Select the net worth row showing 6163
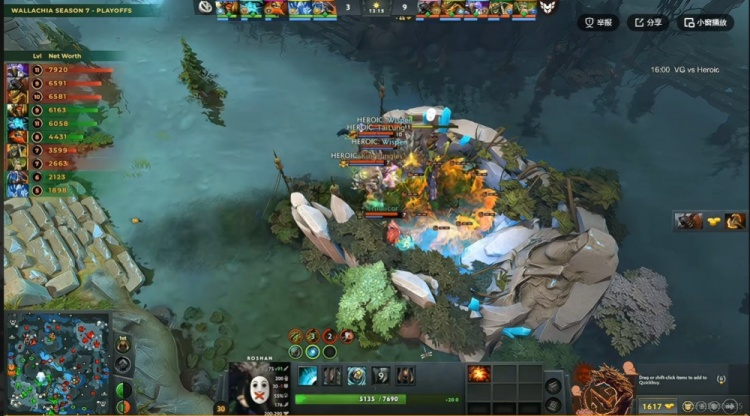The width and height of the screenshot is (750, 416). (50, 110)
